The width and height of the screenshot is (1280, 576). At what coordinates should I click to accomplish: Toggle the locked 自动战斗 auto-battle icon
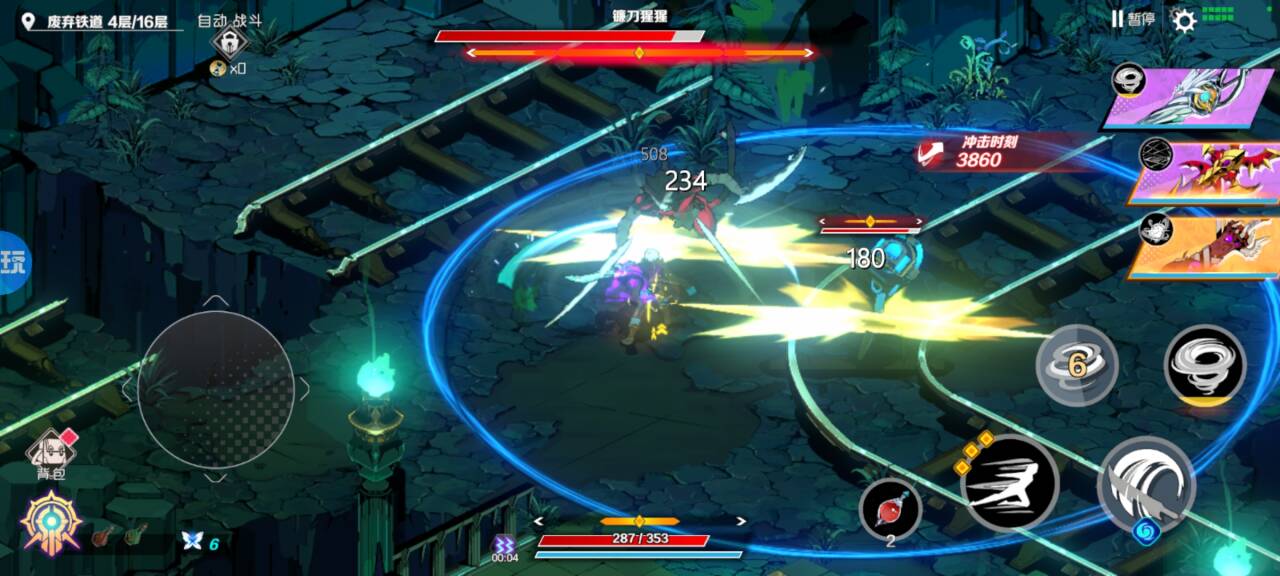229,44
